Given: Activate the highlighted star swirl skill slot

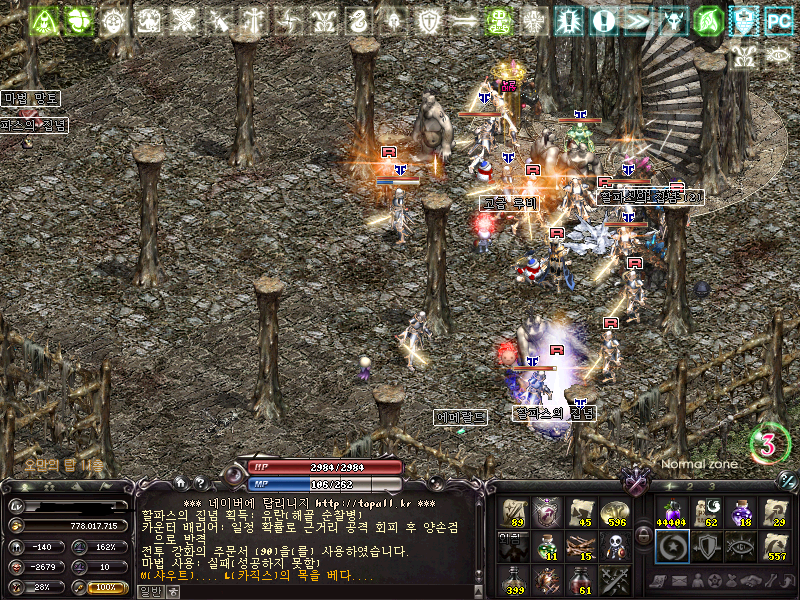Looking at the screenshot, I should point(671,546).
